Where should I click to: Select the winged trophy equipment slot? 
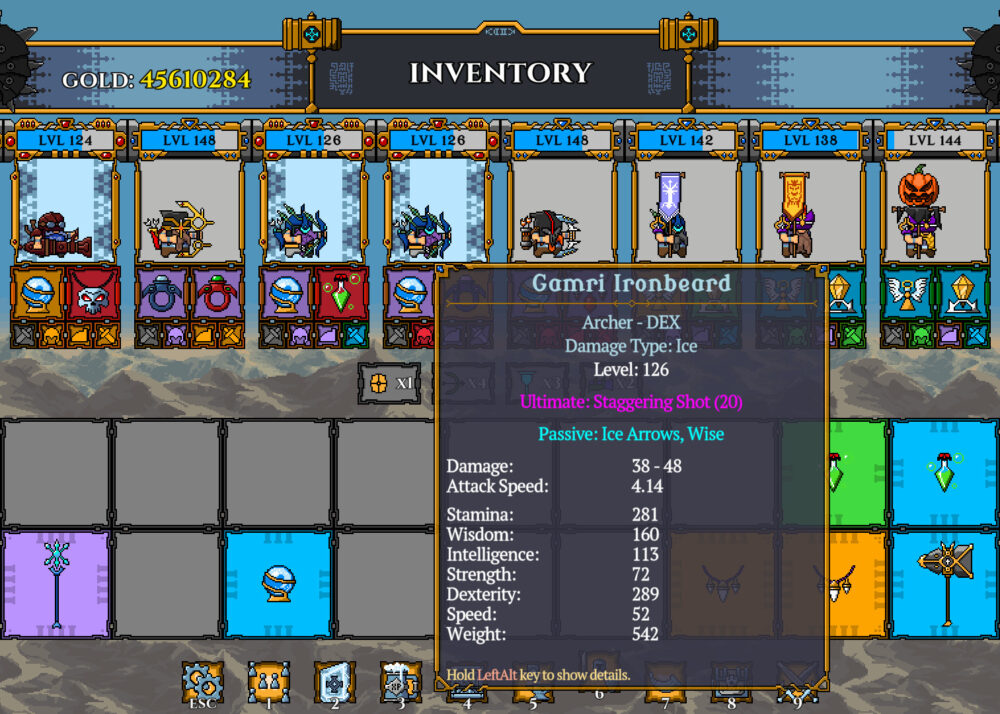[x=909, y=293]
